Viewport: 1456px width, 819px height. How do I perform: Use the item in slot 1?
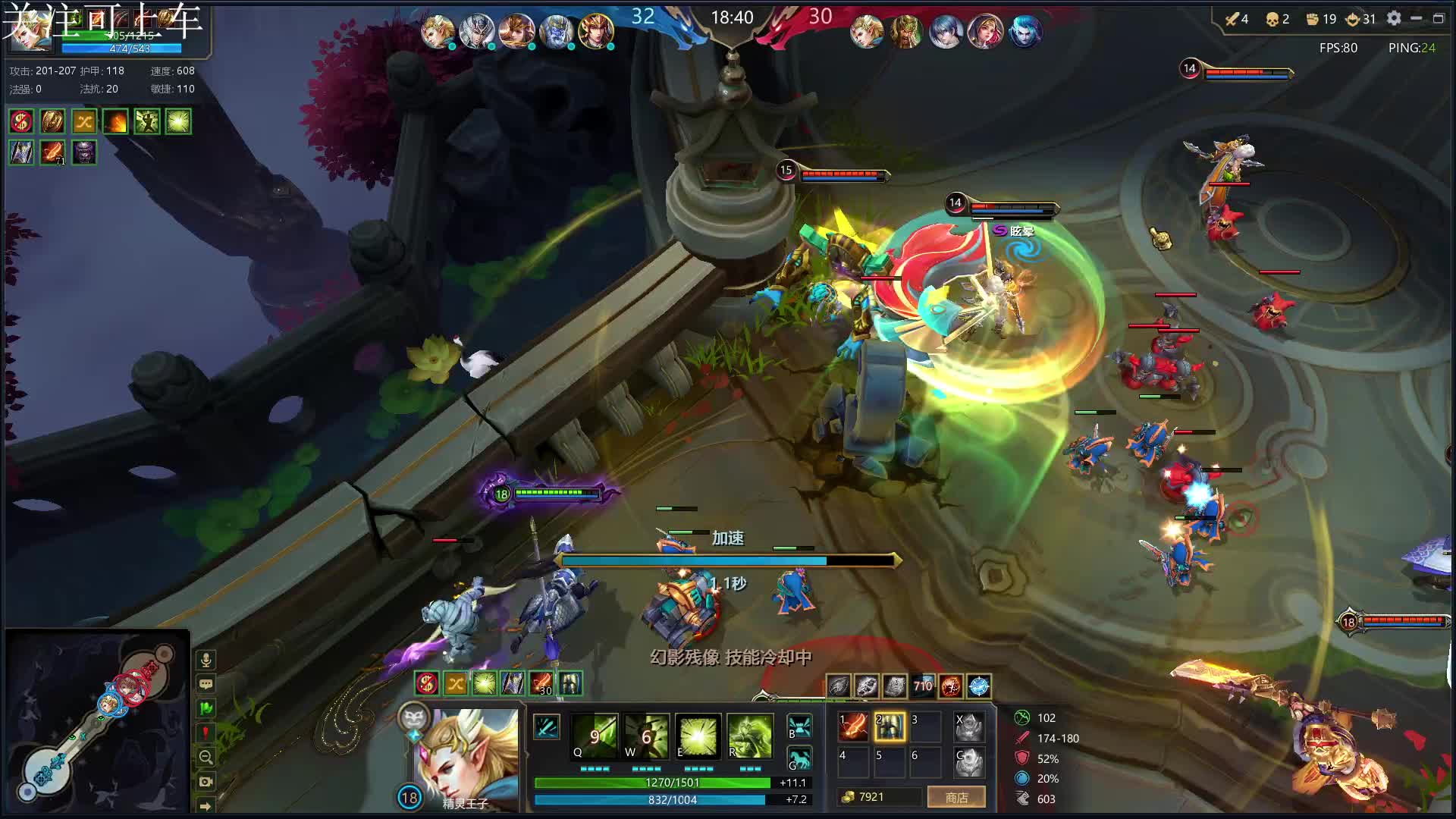click(853, 726)
